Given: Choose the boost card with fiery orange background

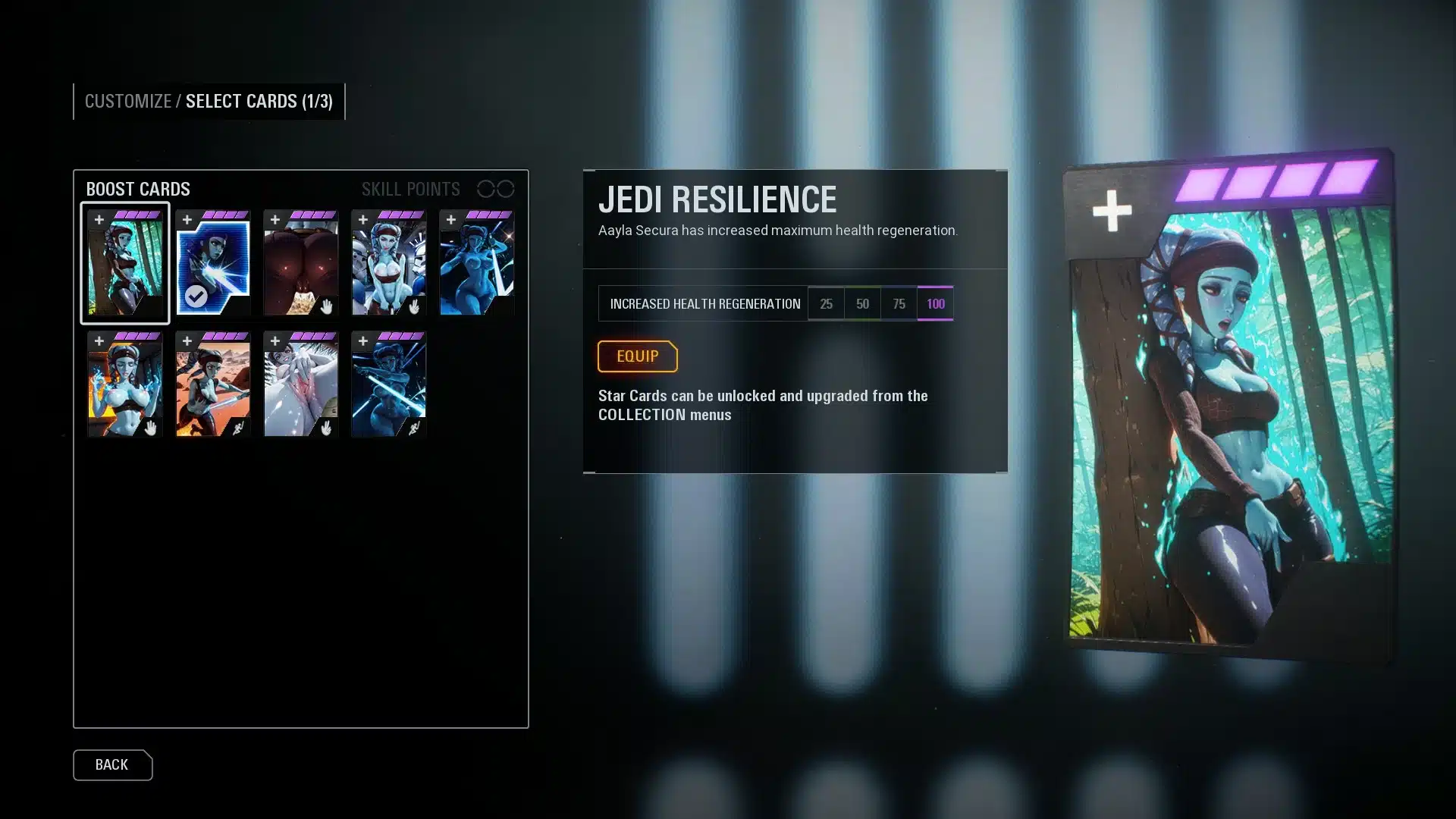Looking at the screenshot, I should [x=125, y=384].
